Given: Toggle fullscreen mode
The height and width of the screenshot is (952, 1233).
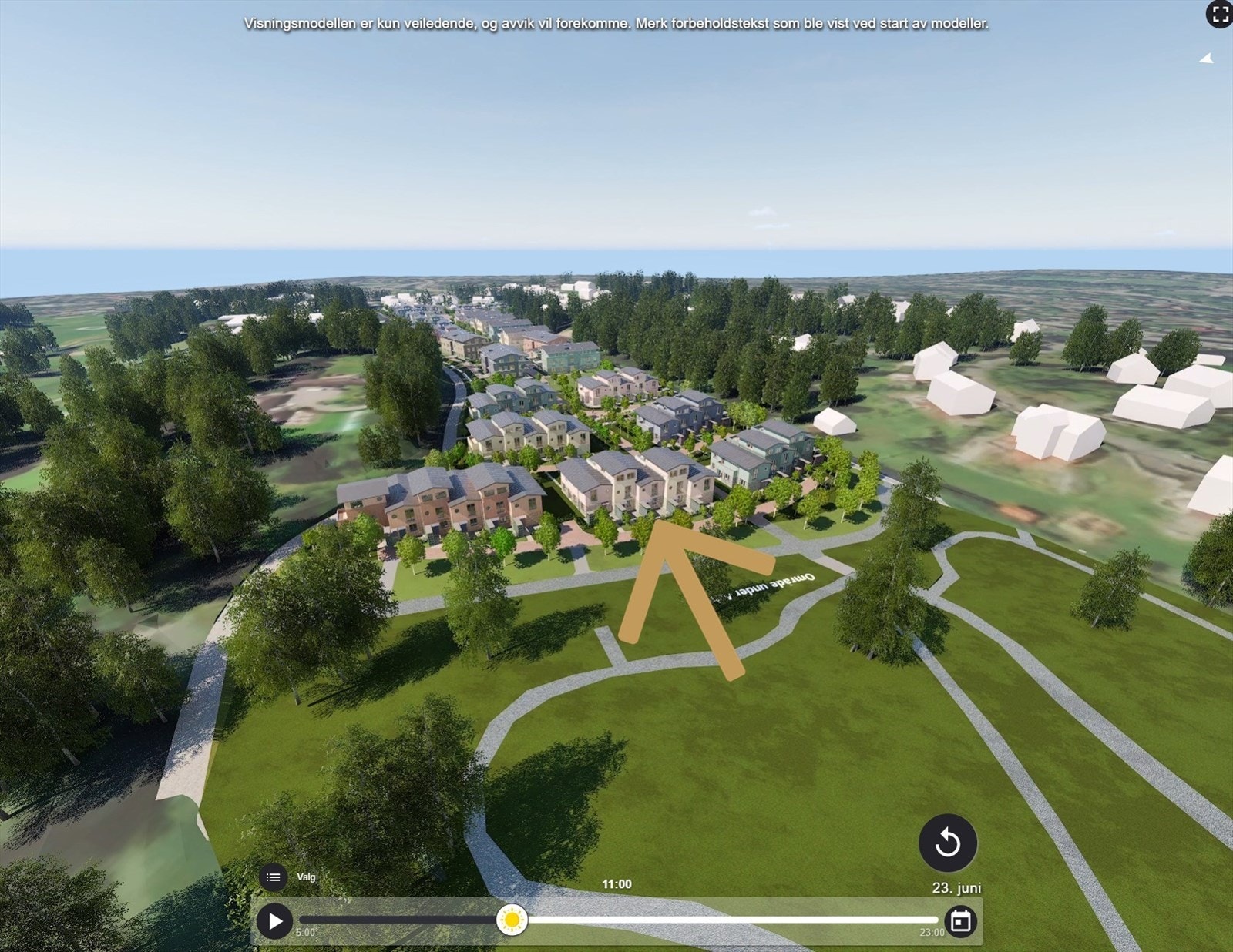Looking at the screenshot, I should tap(1219, 14).
